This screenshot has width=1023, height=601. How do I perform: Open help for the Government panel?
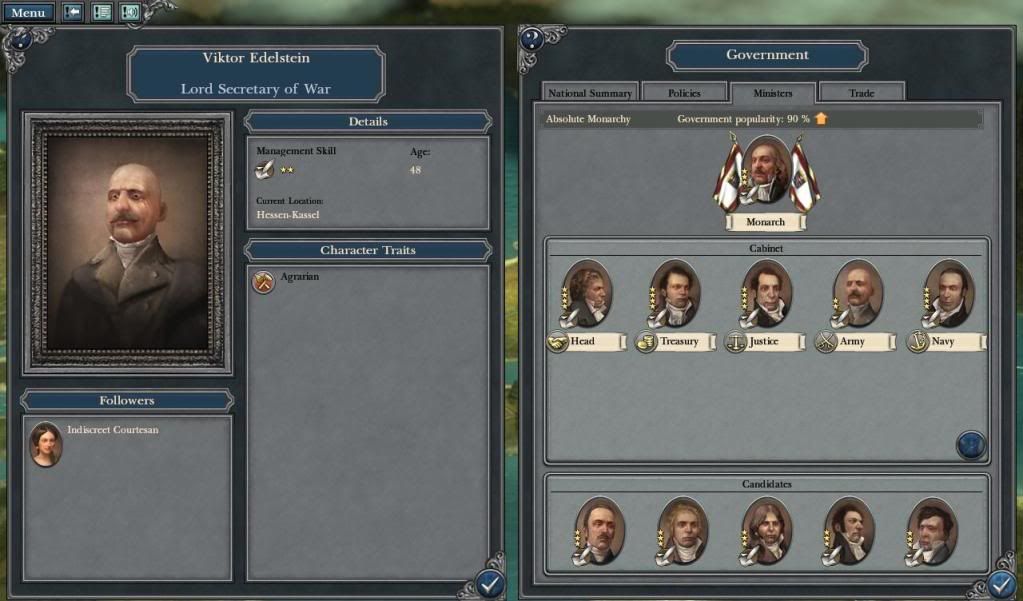532,39
